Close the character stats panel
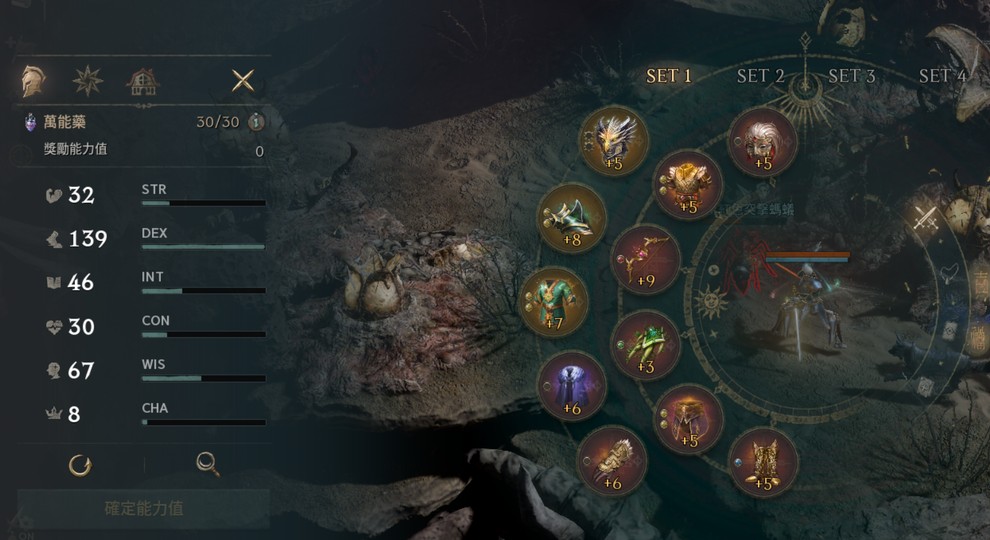Viewport: 990px width, 540px height. click(243, 81)
